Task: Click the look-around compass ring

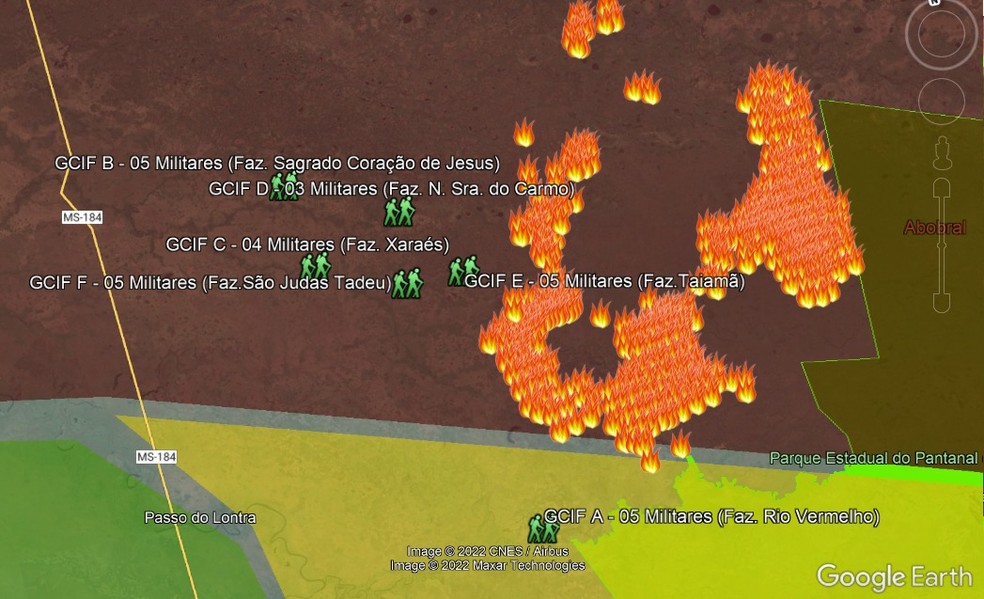Action: [941, 33]
